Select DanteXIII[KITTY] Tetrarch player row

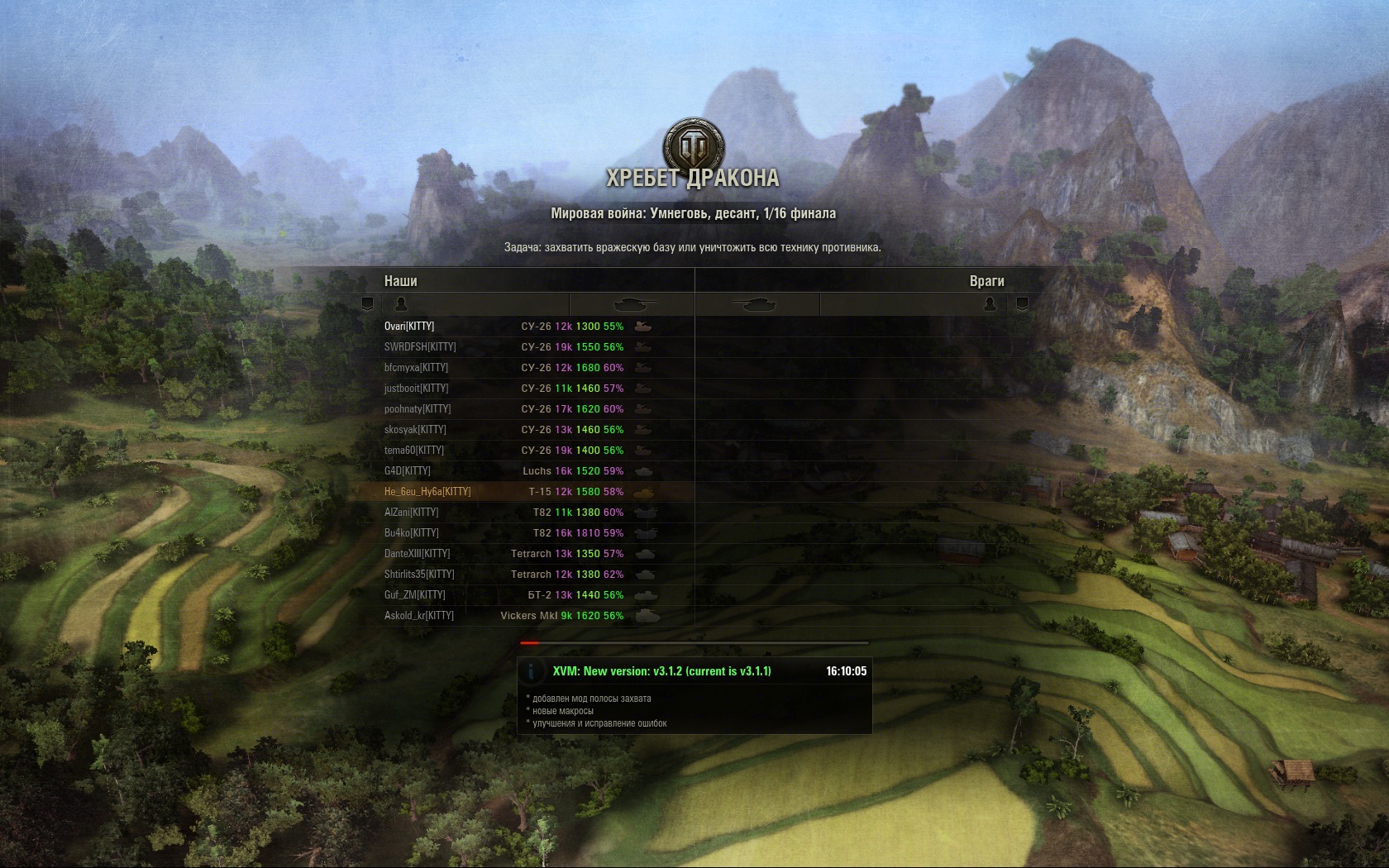pos(418,554)
